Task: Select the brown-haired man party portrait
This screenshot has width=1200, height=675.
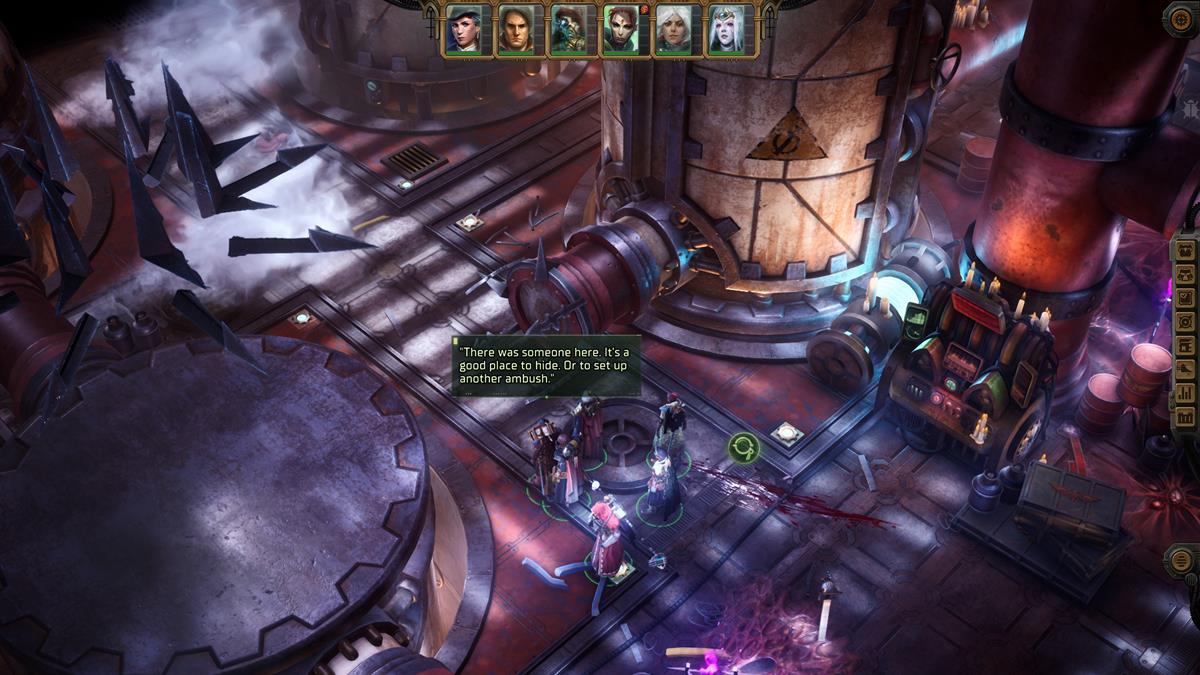Action: tap(519, 30)
